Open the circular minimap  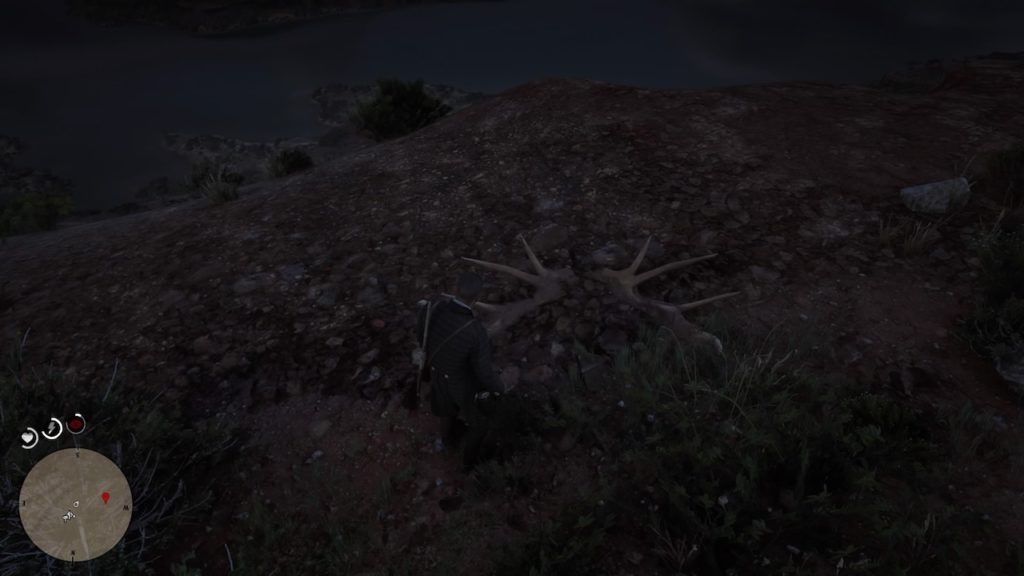pos(76,504)
